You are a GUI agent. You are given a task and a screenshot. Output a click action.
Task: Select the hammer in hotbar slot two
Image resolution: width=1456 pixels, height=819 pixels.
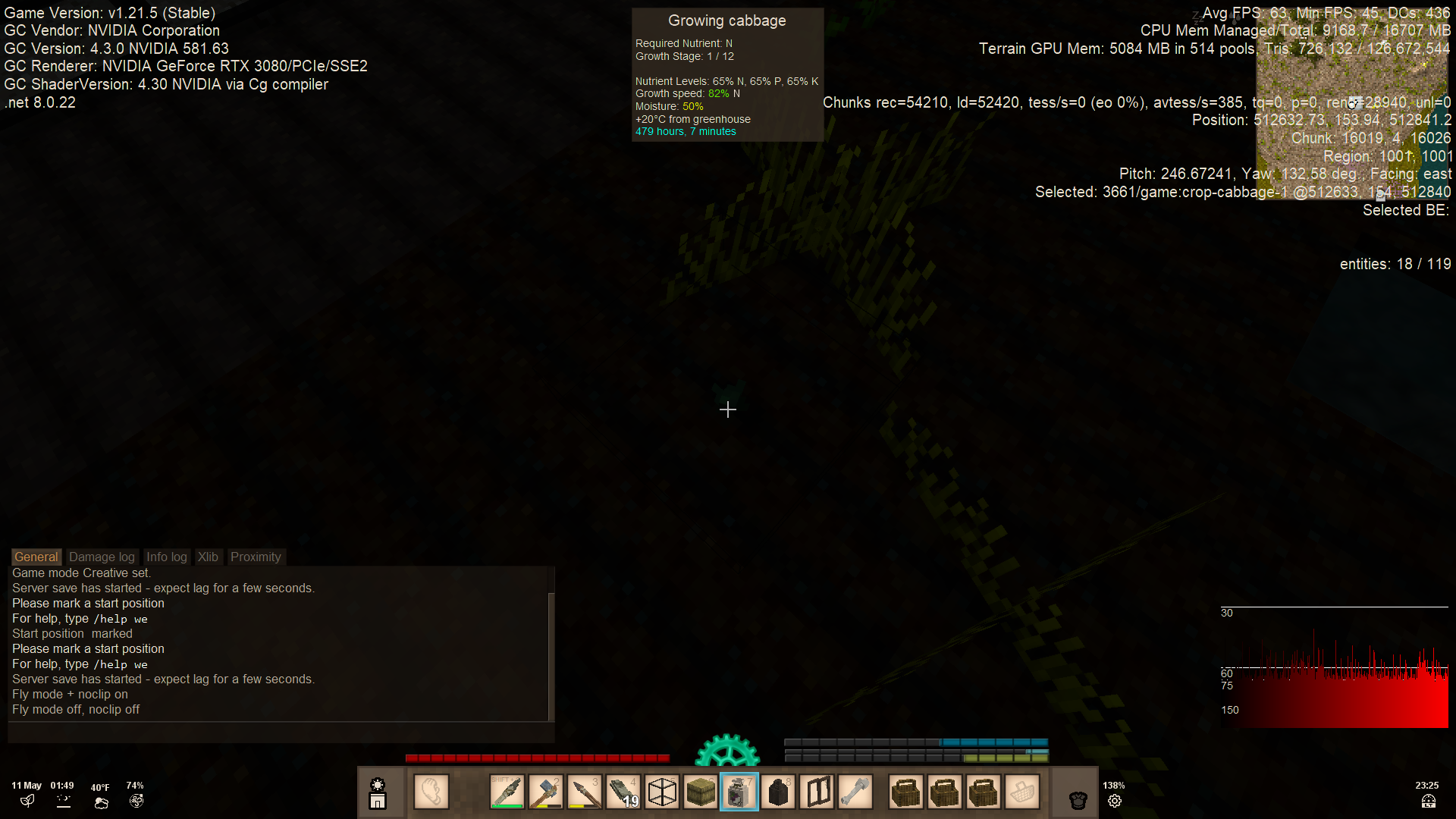546,792
